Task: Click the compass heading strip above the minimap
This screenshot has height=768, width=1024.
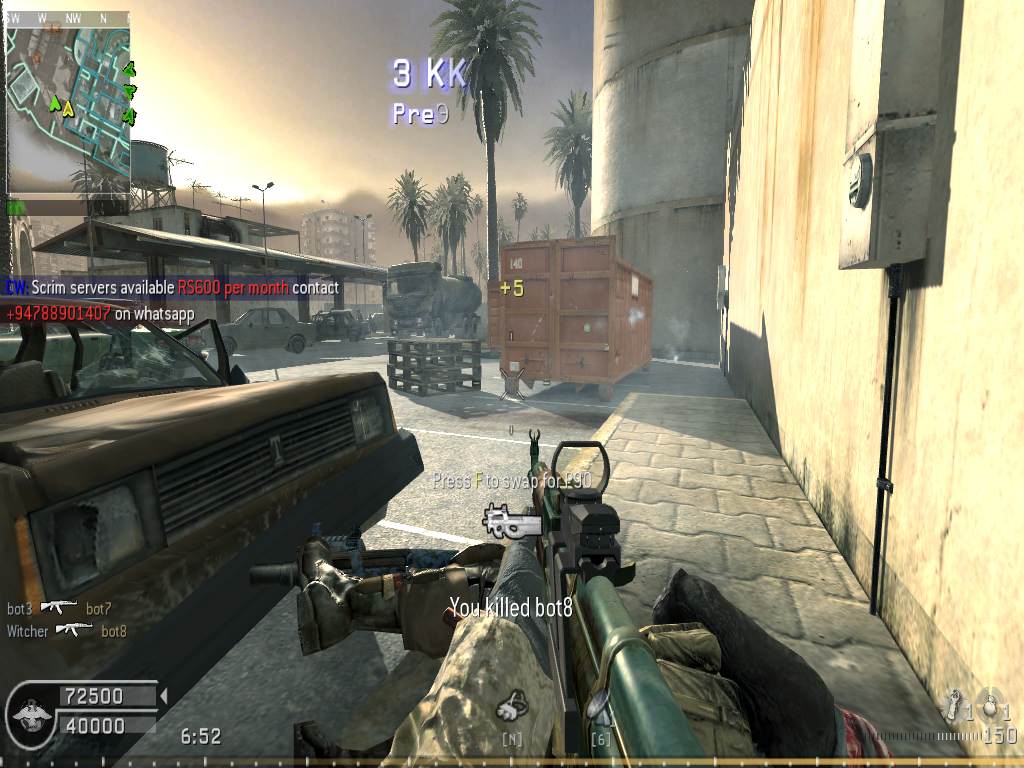Action: 68,18
